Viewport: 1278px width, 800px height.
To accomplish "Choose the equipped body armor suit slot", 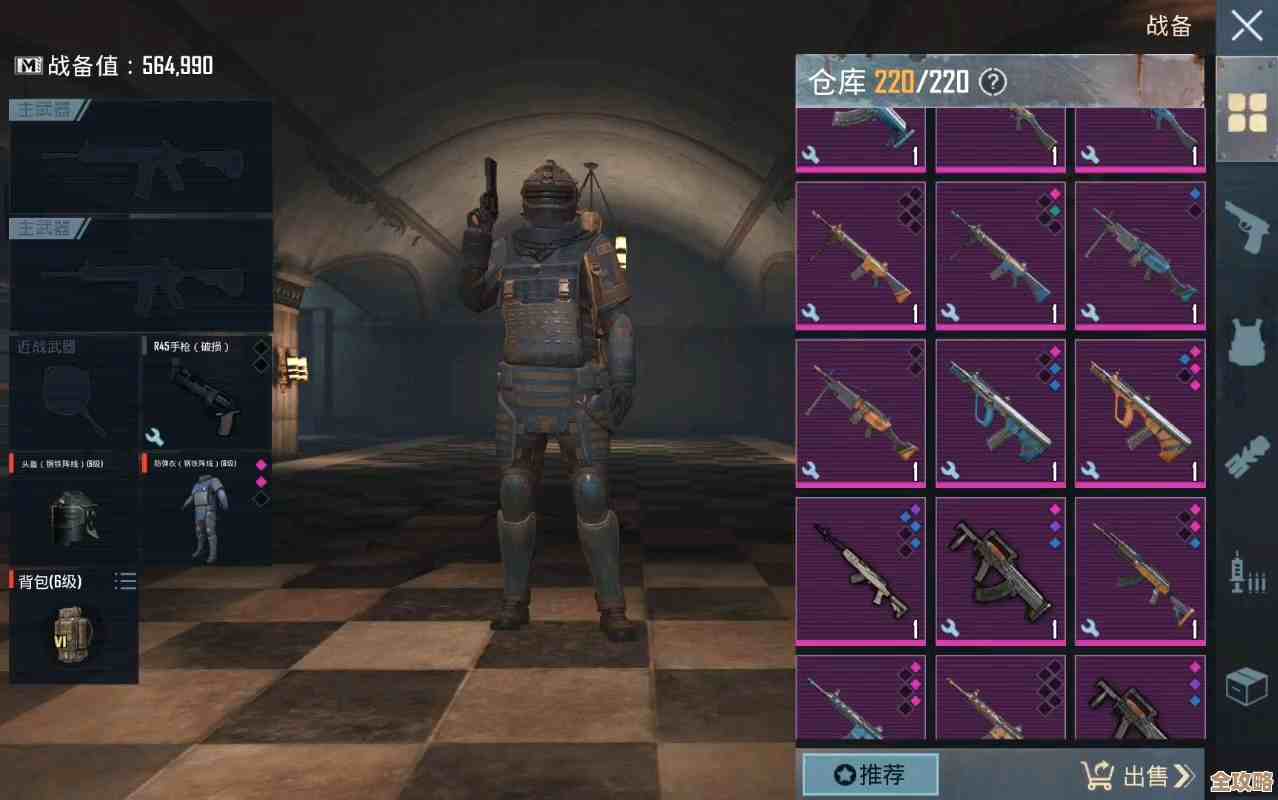I will pos(205,509).
